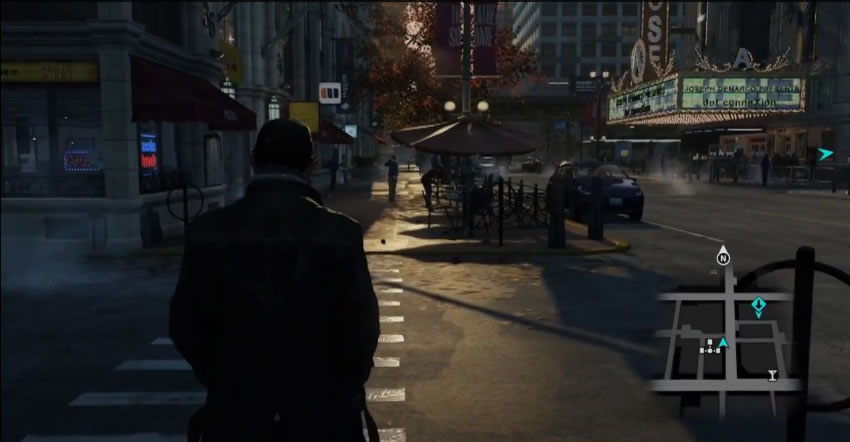Click the cyan player arrow on minimap

point(724,343)
